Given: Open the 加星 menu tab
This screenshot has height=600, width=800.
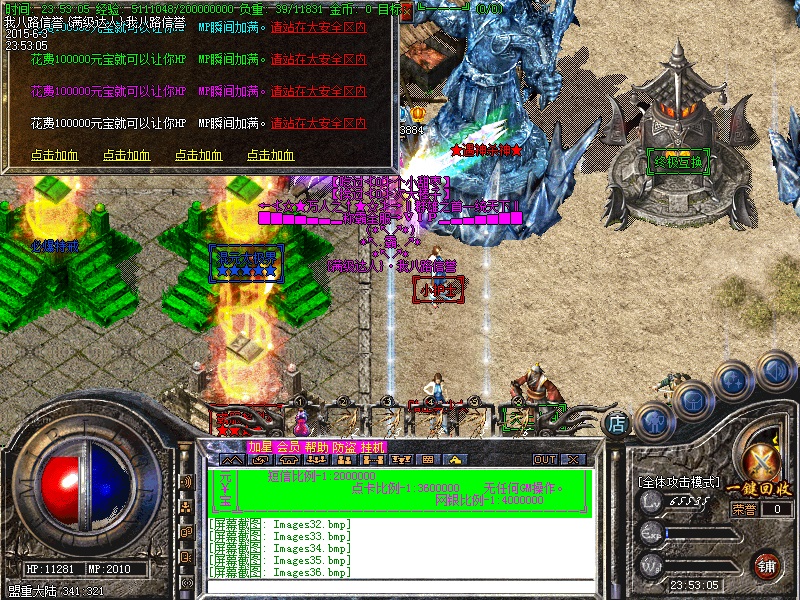Looking at the screenshot, I should click(x=260, y=446).
